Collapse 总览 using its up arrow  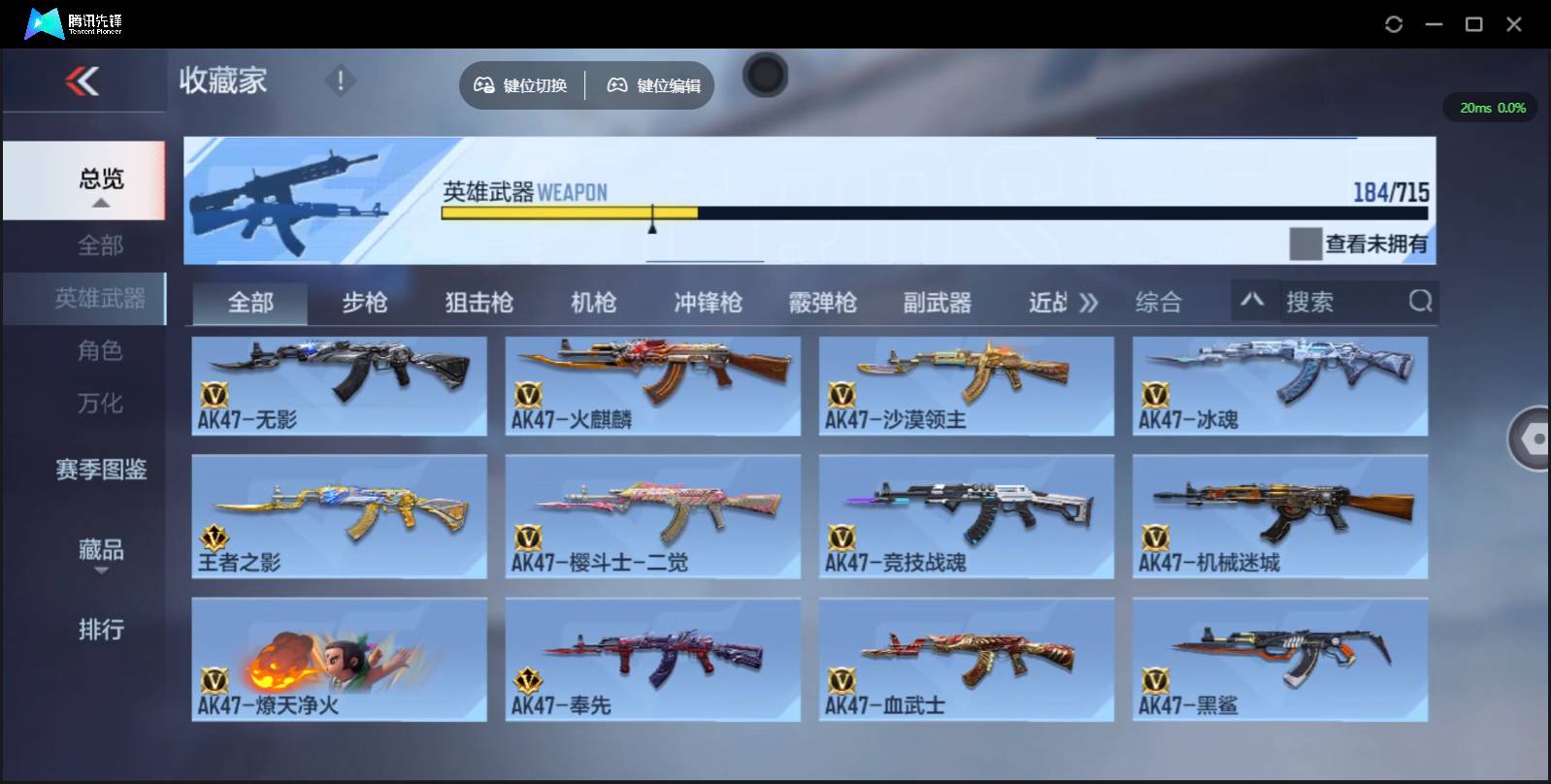pyautogui.click(x=100, y=201)
